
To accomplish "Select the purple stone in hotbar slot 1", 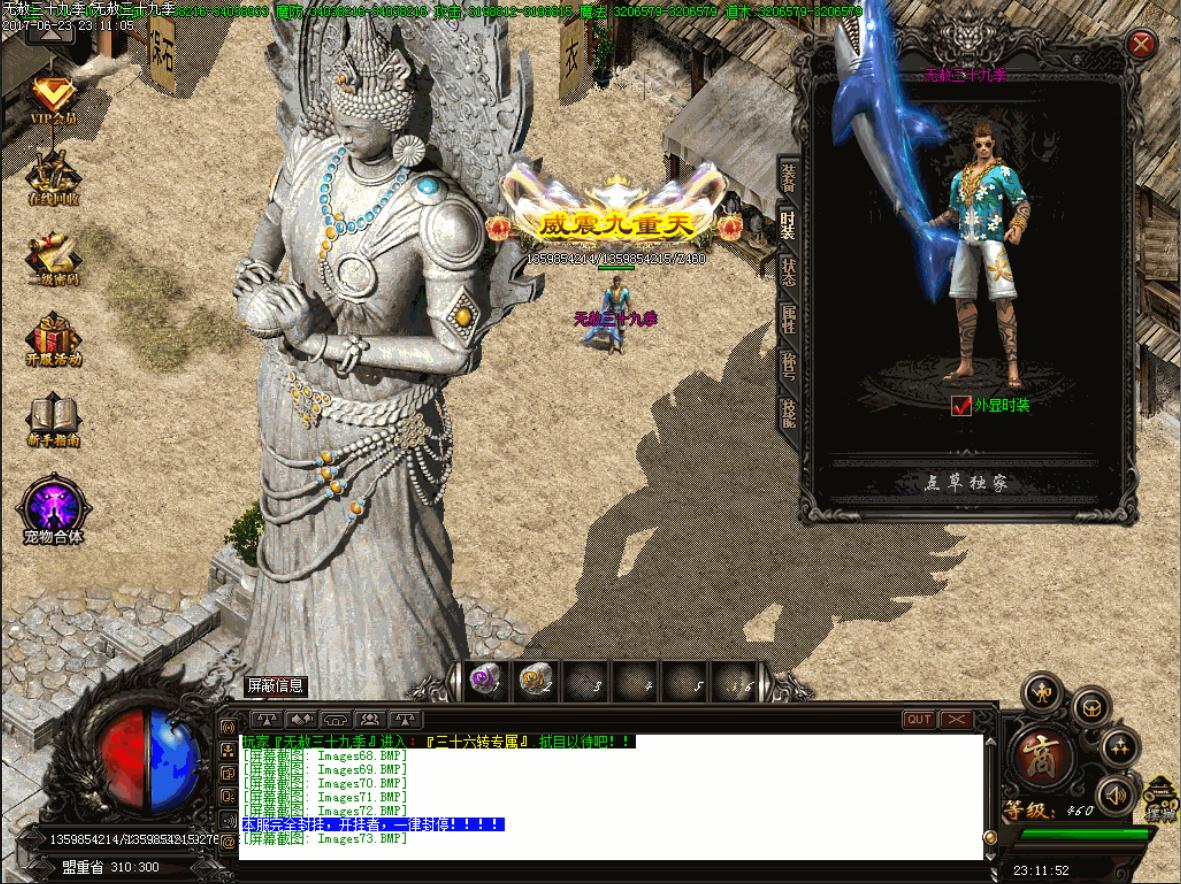I will point(486,681).
